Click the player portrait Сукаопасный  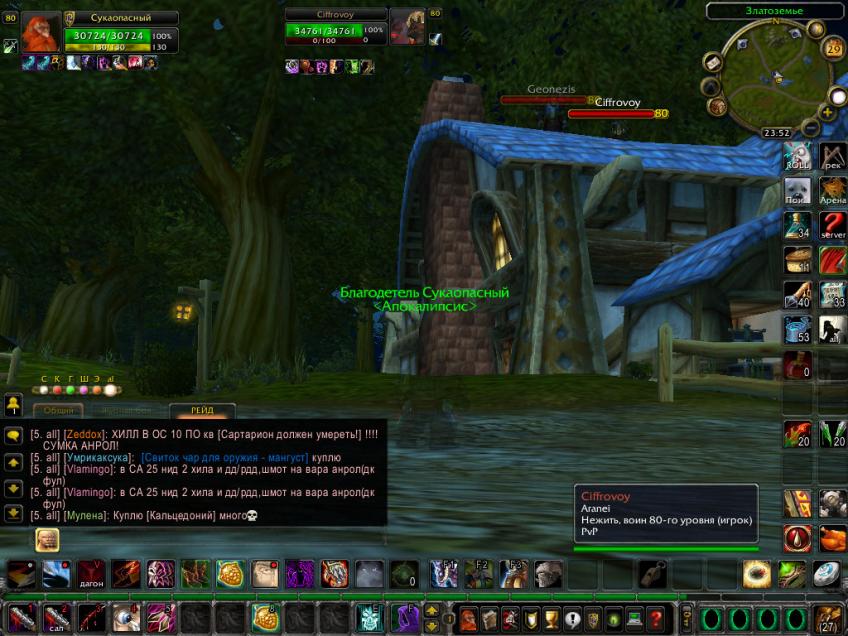coord(41,33)
